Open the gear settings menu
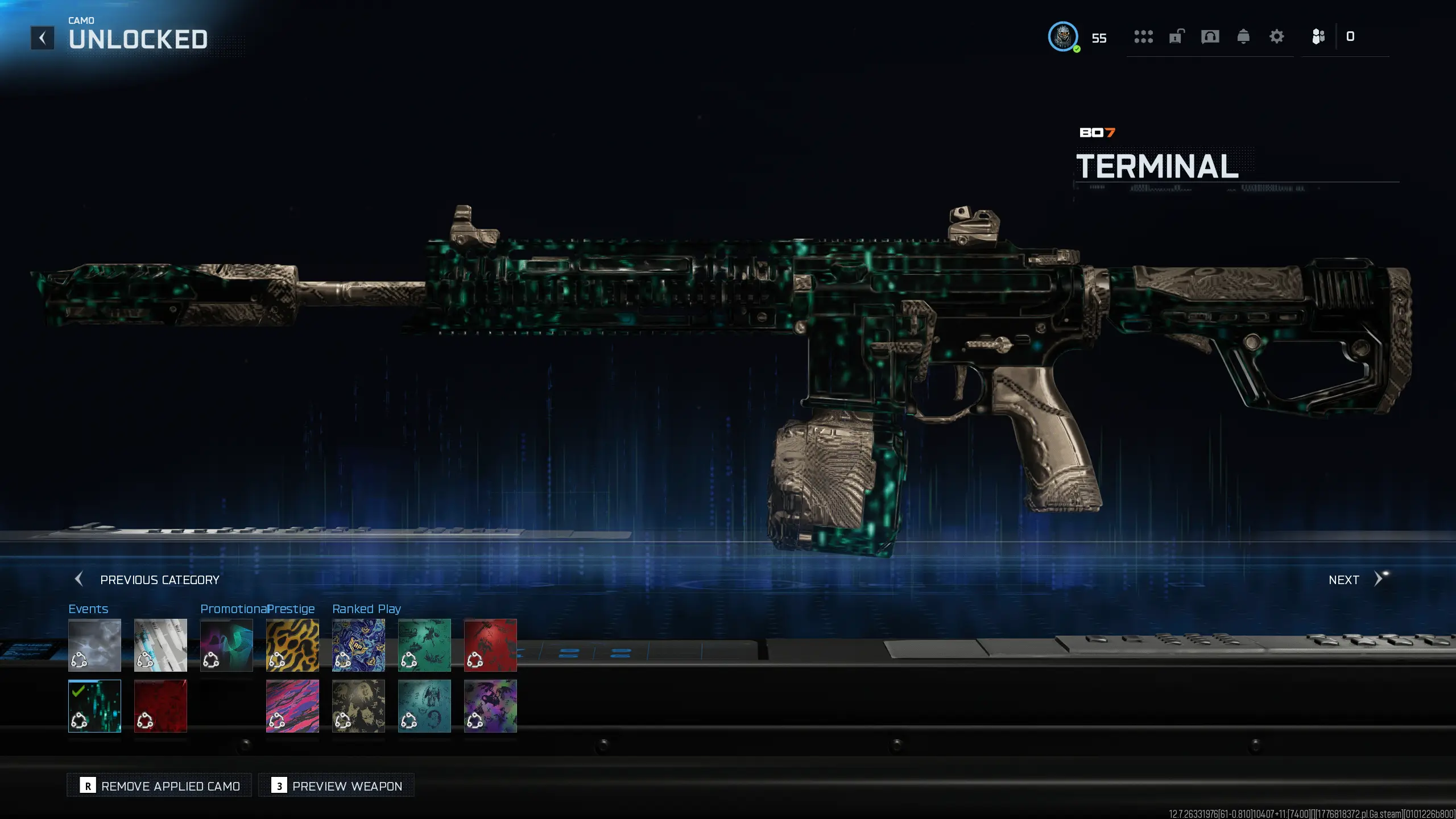This screenshot has height=819, width=1456. 1276,37
